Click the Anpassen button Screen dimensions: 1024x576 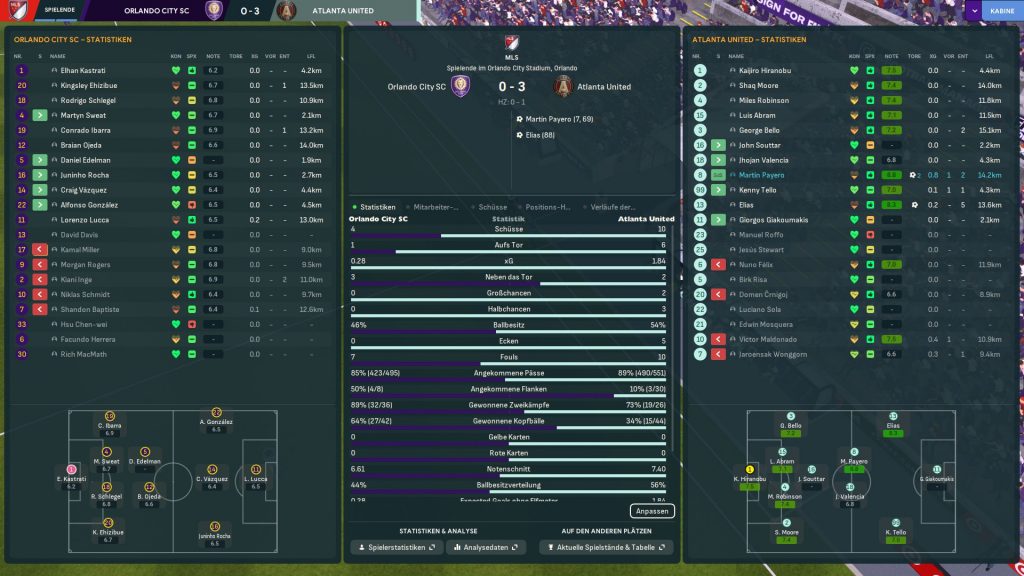pyautogui.click(x=653, y=511)
